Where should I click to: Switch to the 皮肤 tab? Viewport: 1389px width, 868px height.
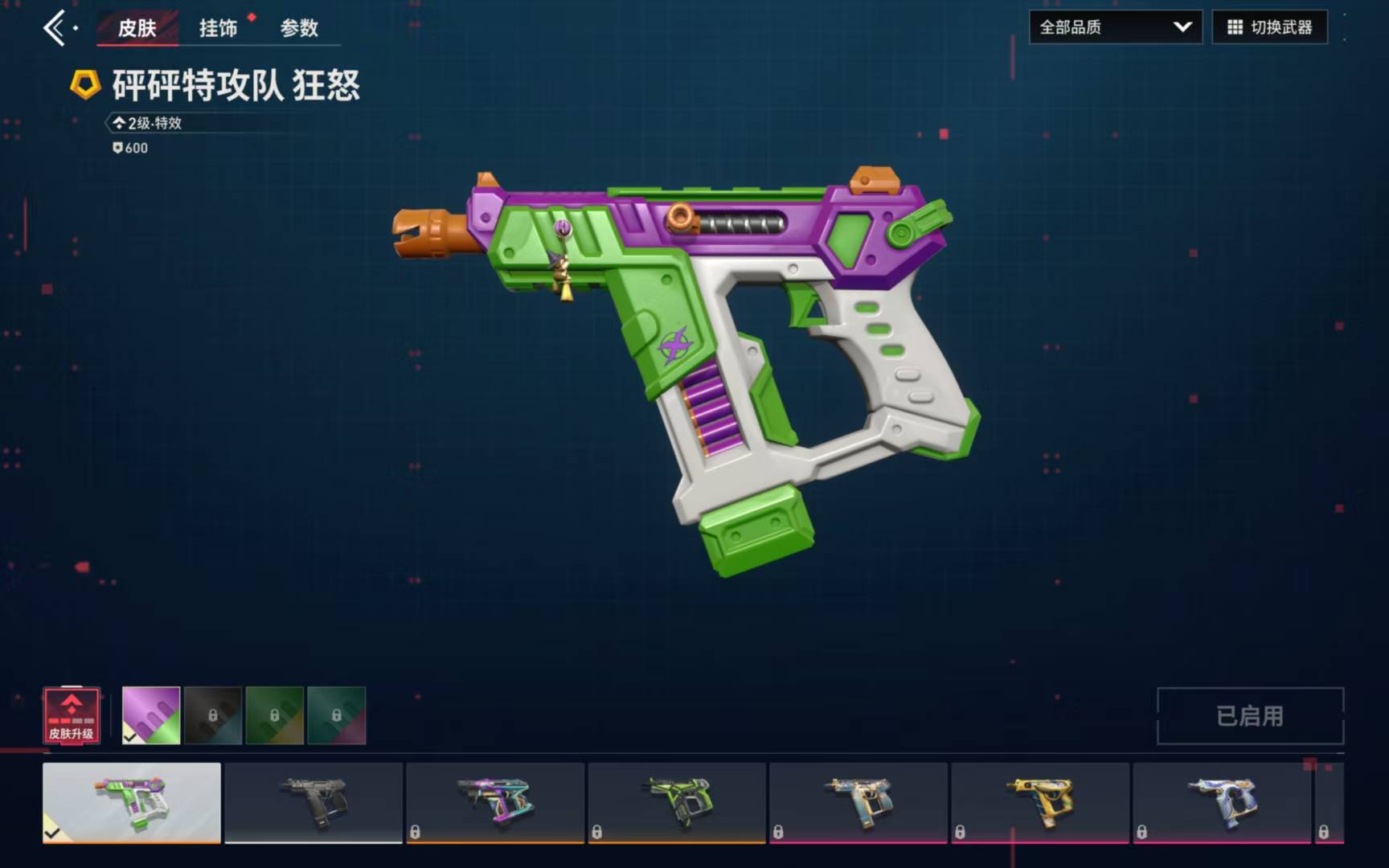coord(137,28)
